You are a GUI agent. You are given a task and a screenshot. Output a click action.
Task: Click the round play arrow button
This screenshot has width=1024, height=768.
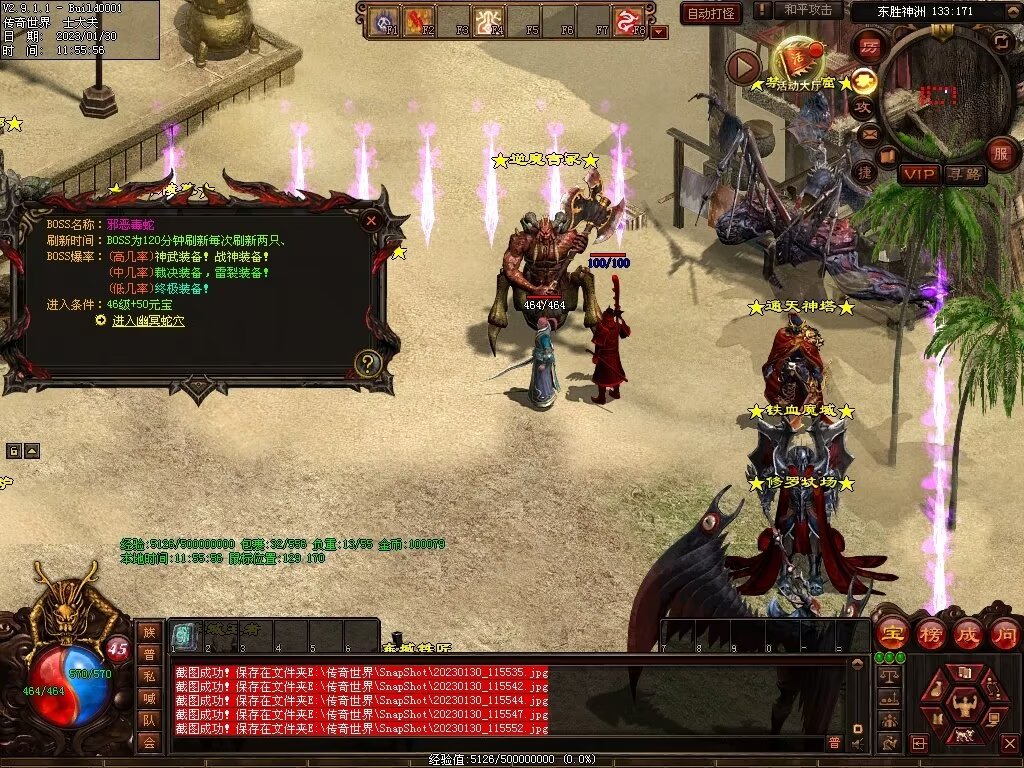[x=743, y=67]
